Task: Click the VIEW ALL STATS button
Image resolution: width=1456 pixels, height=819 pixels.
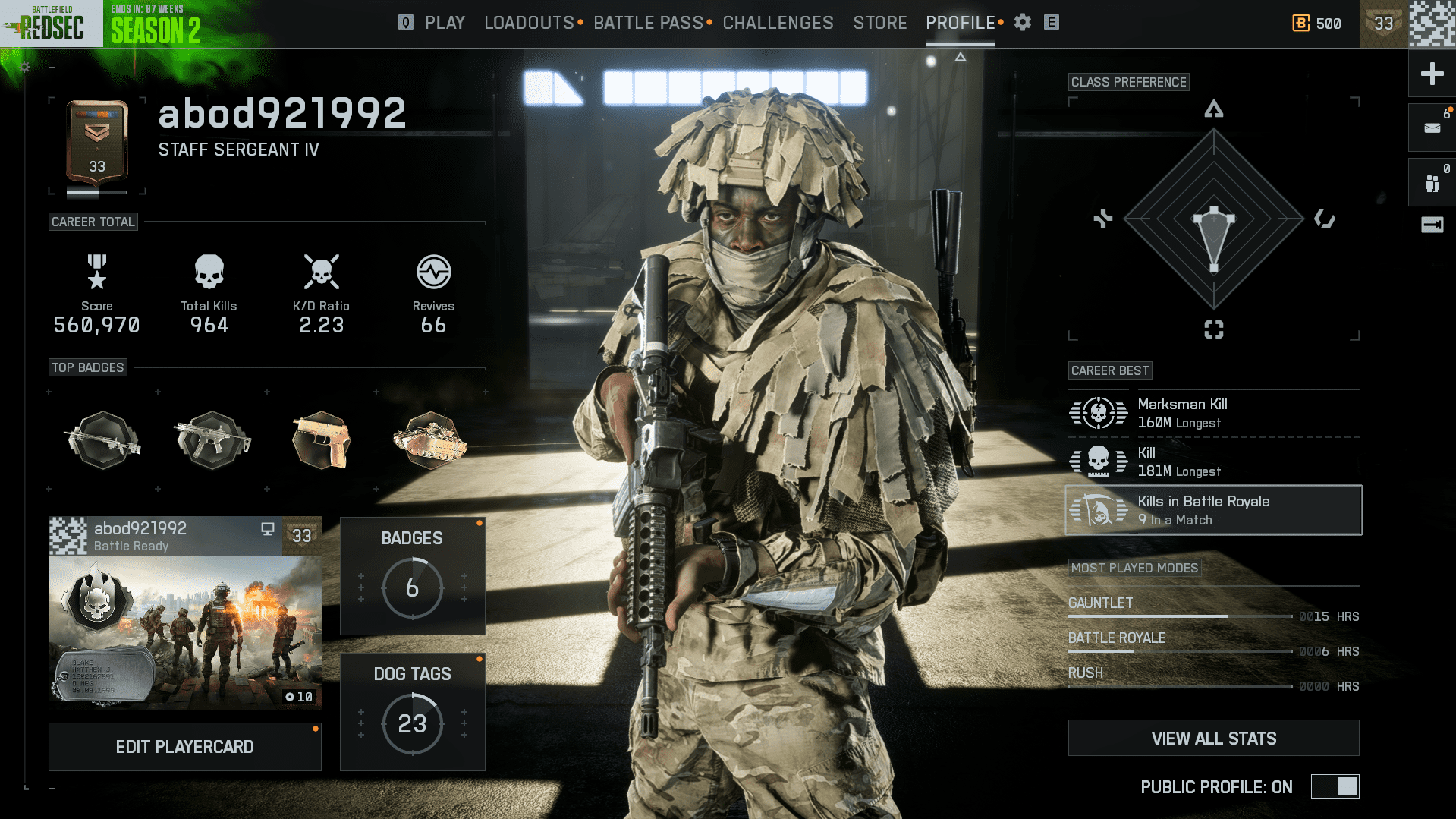Action: pos(1212,737)
